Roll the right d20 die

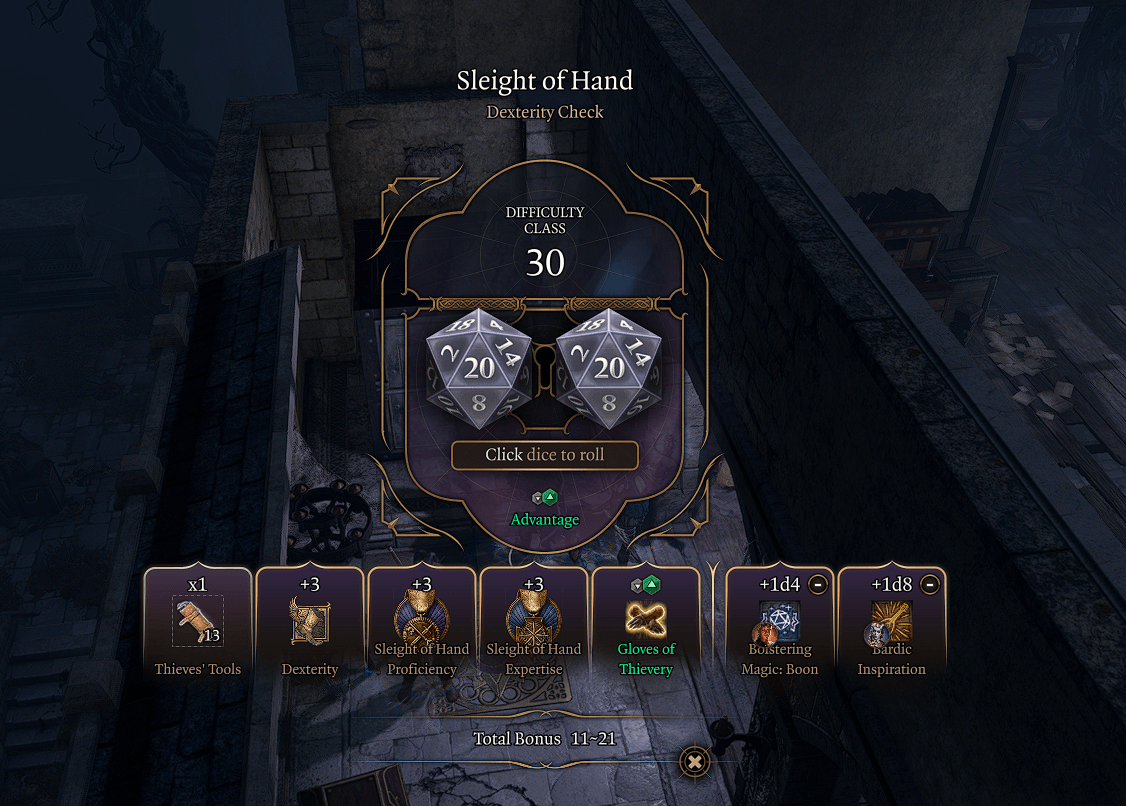click(609, 366)
